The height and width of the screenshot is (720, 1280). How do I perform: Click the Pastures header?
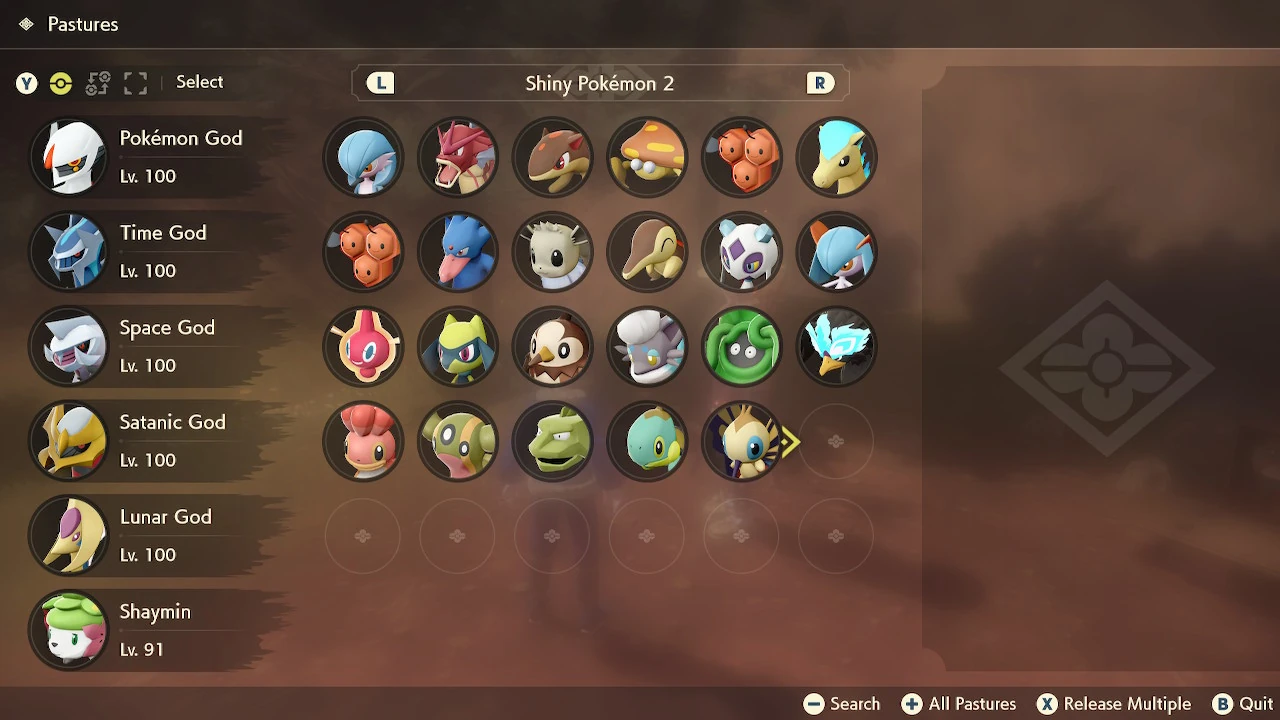83,24
